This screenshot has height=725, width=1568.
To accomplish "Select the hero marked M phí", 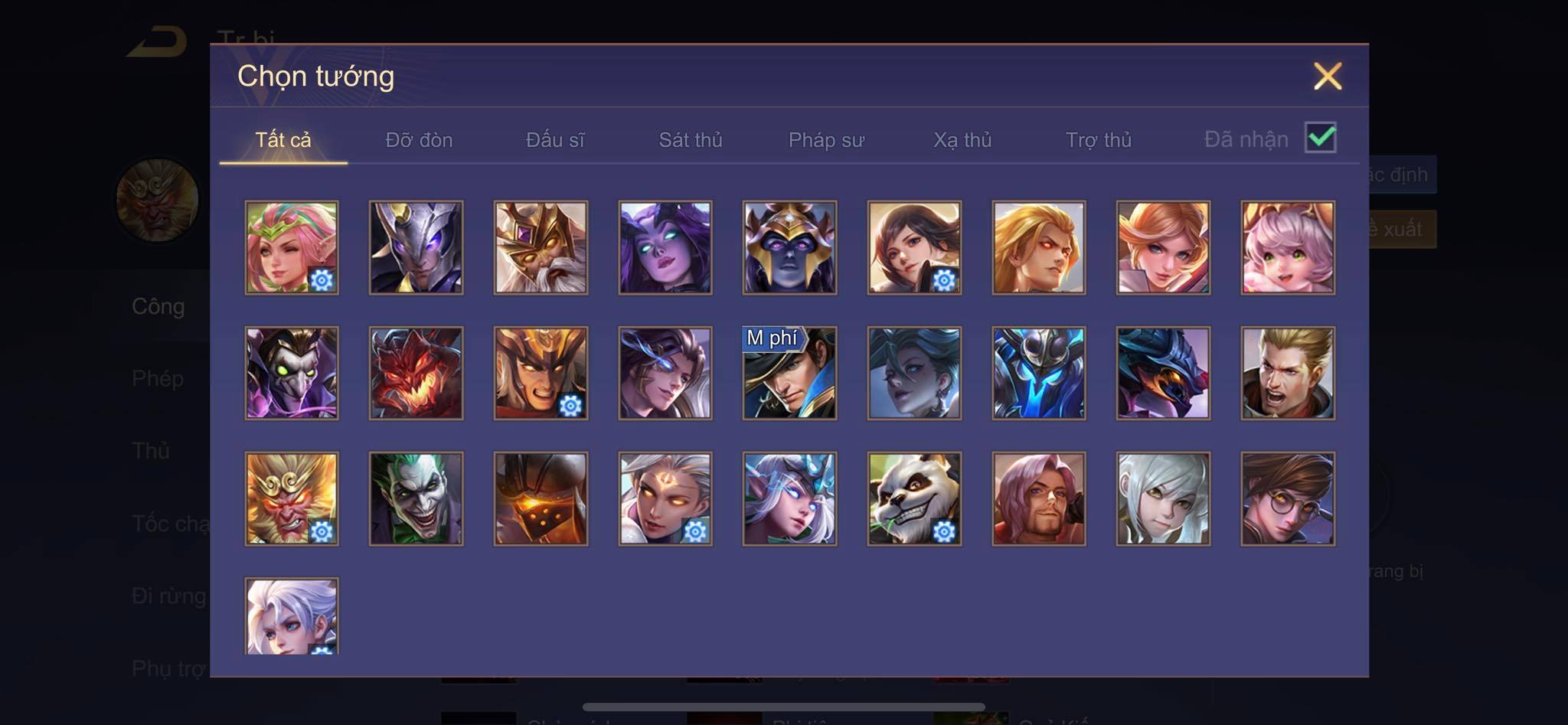I will point(789,374).
